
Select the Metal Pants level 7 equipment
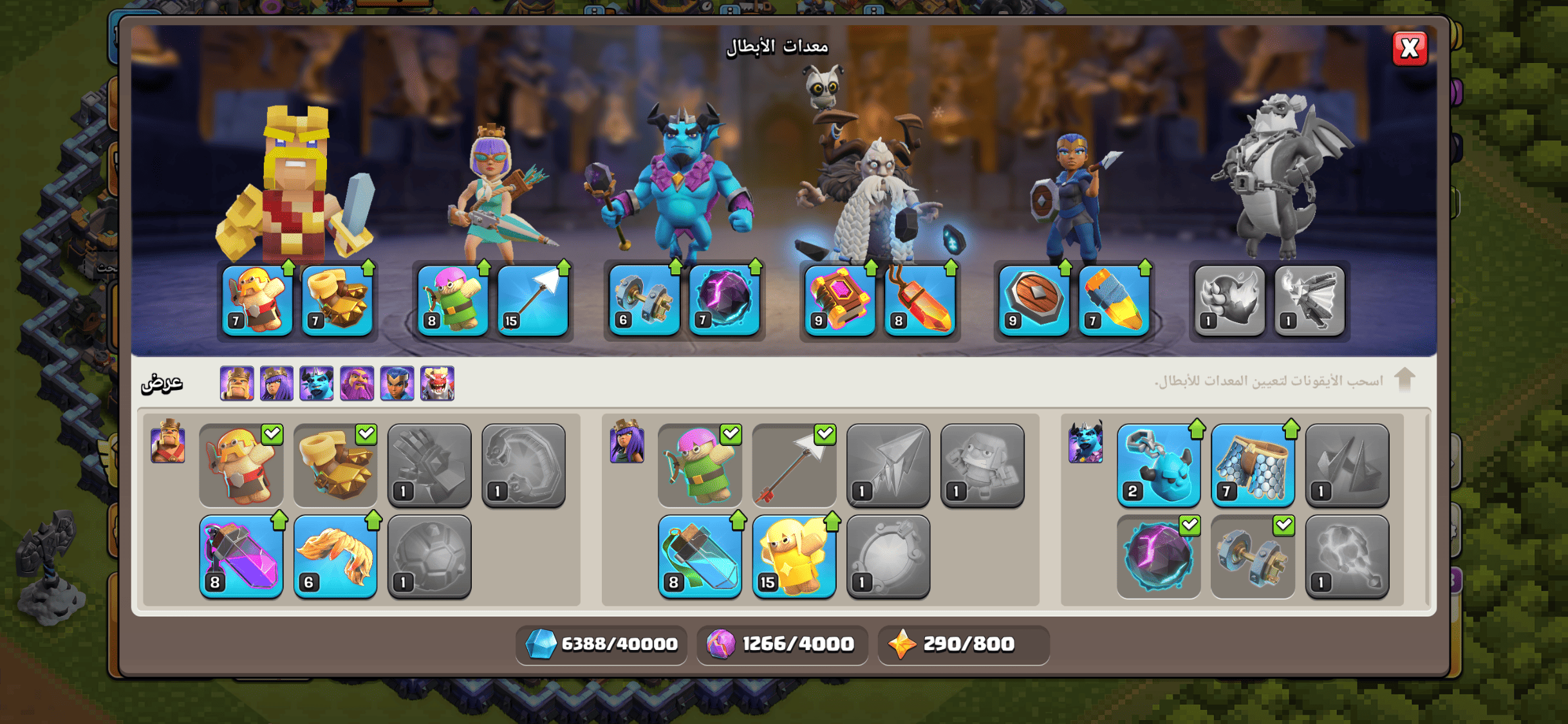pos(1253,465)
